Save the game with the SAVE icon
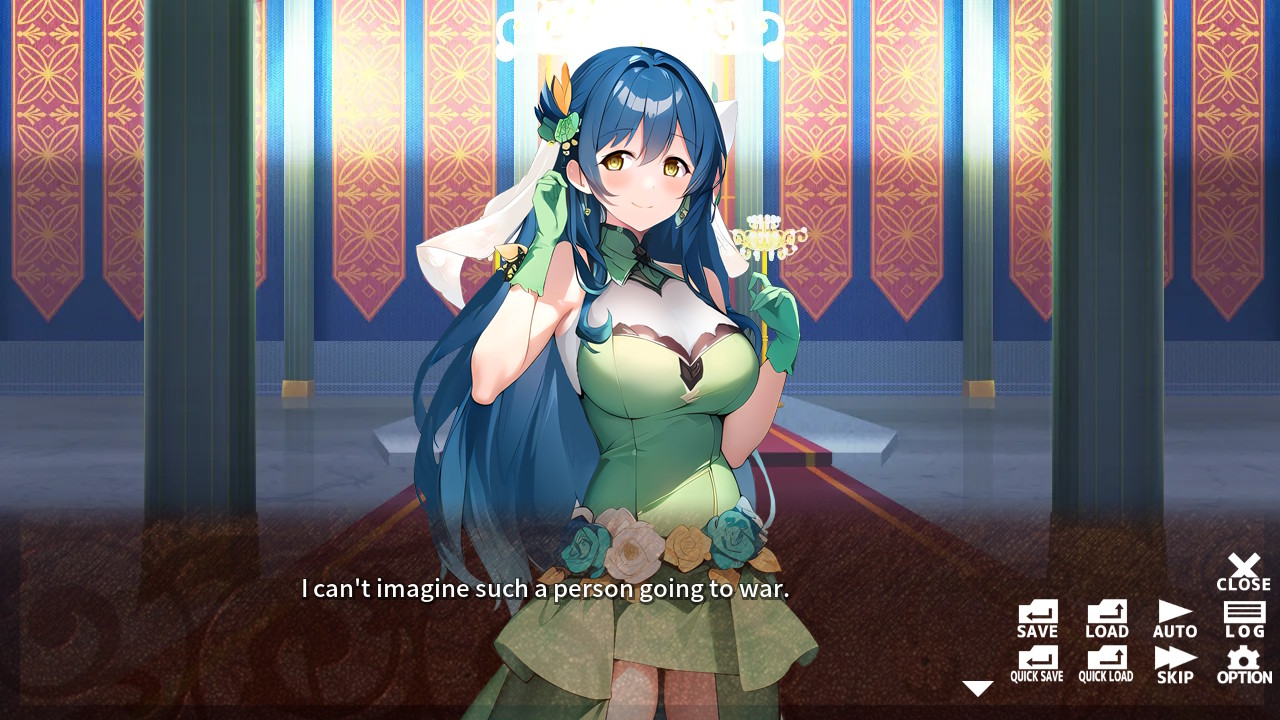This screenshot has height=720, width=1280. (1036, 613)
